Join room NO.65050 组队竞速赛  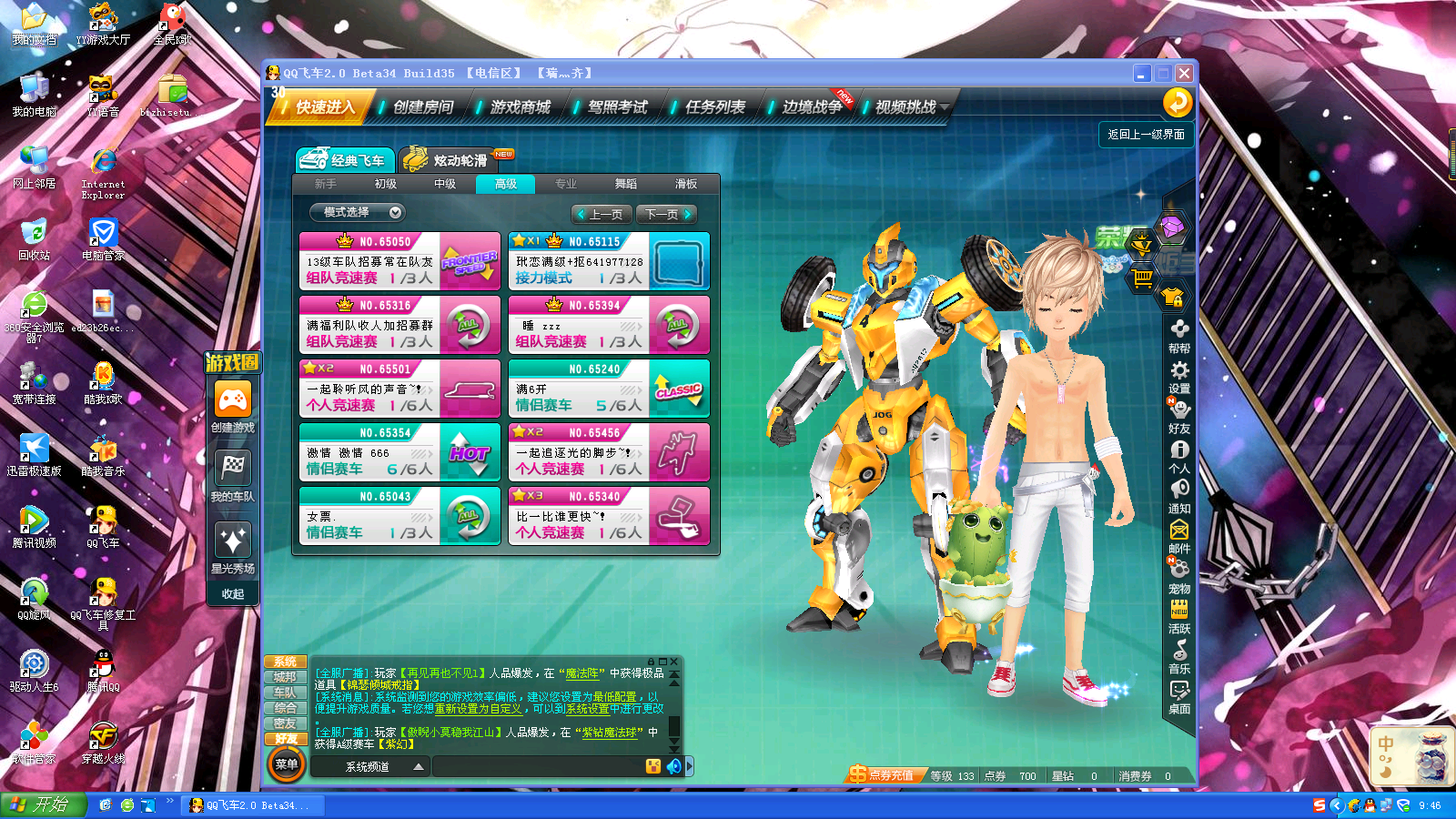(x=399, y=261)
